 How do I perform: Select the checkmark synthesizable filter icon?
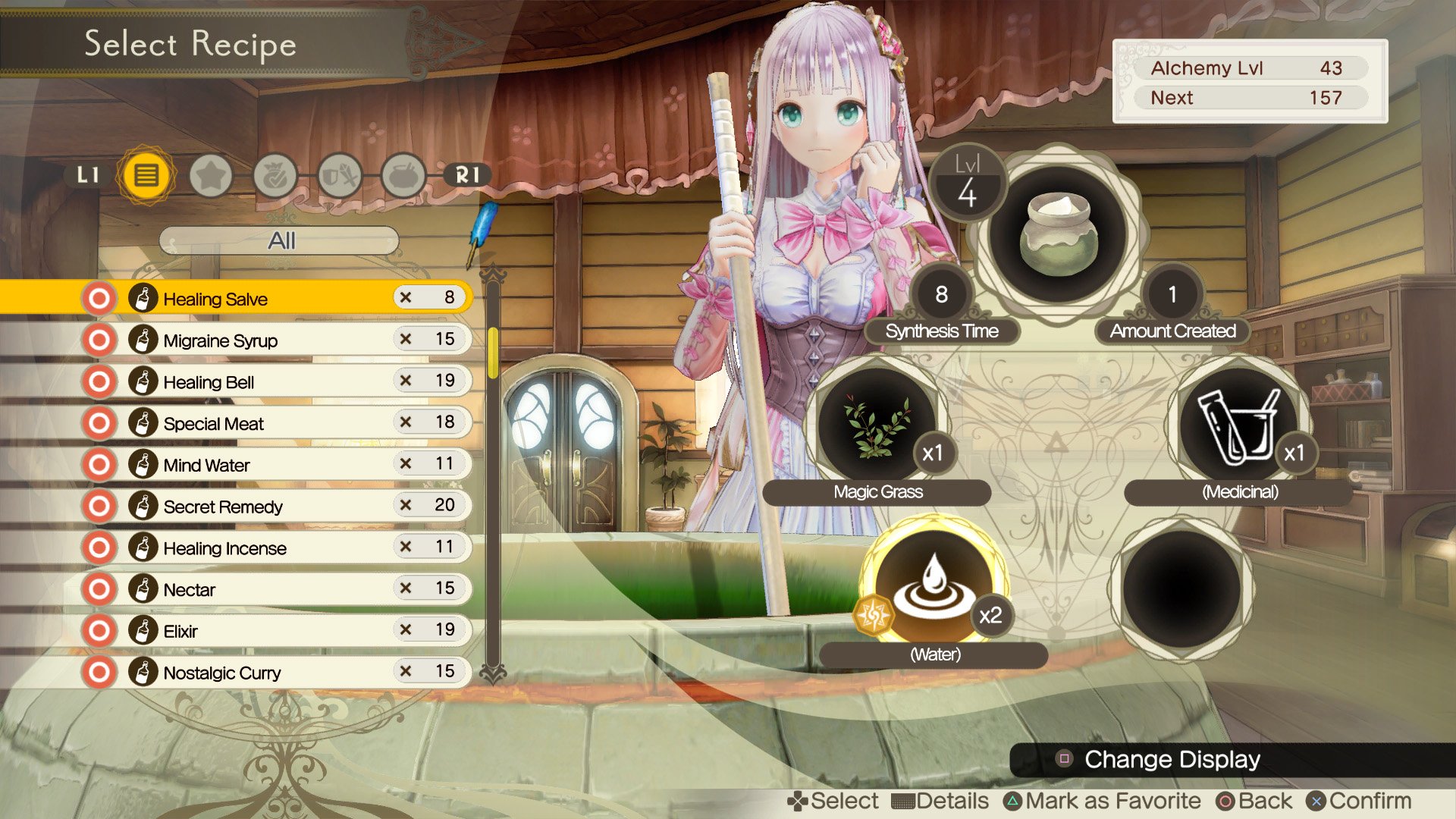coord(275,174)
